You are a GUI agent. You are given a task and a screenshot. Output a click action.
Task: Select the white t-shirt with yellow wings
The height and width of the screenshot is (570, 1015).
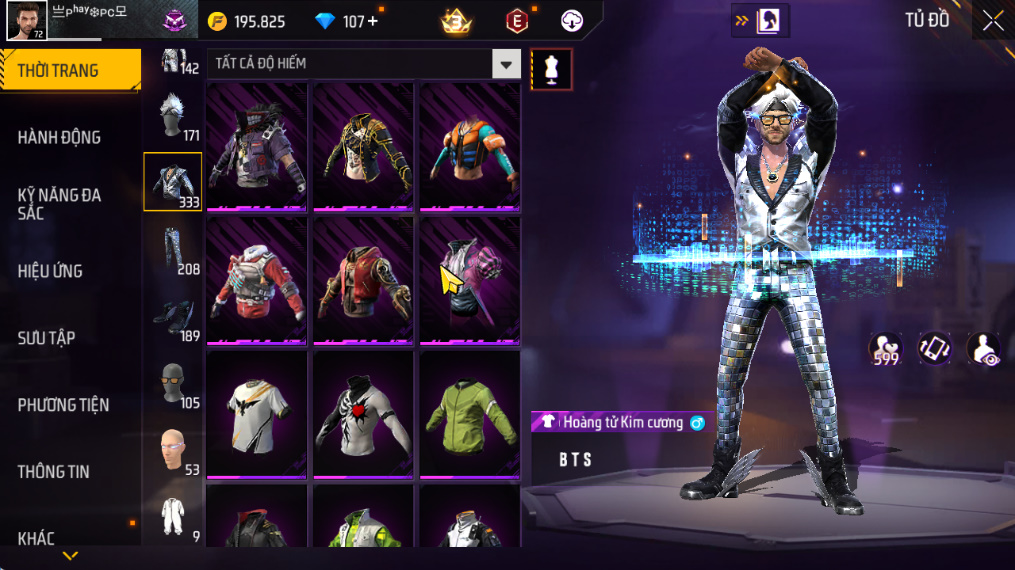click(x=256, y=414)
